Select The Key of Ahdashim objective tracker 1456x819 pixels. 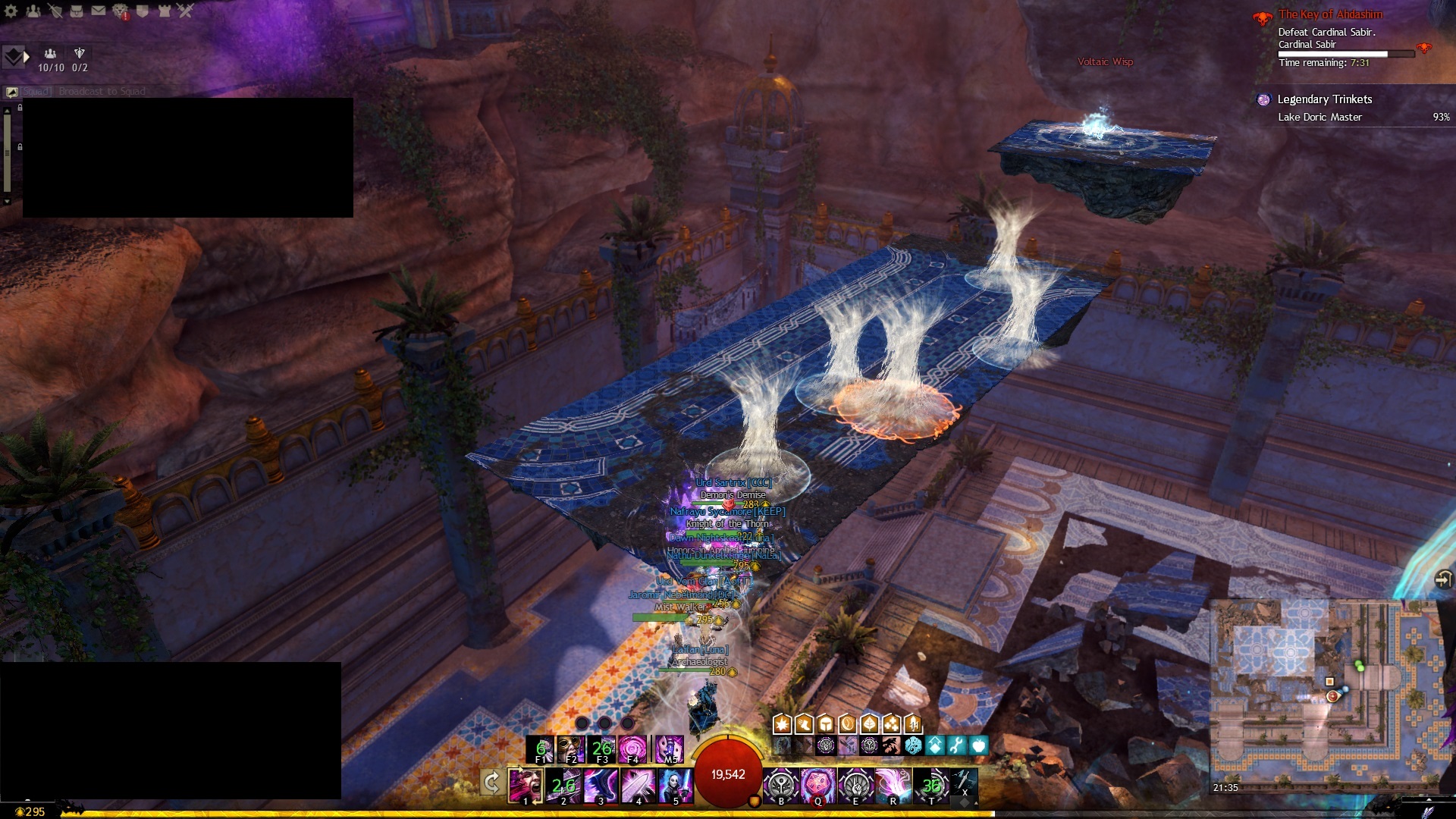[x=1330, y=14]
